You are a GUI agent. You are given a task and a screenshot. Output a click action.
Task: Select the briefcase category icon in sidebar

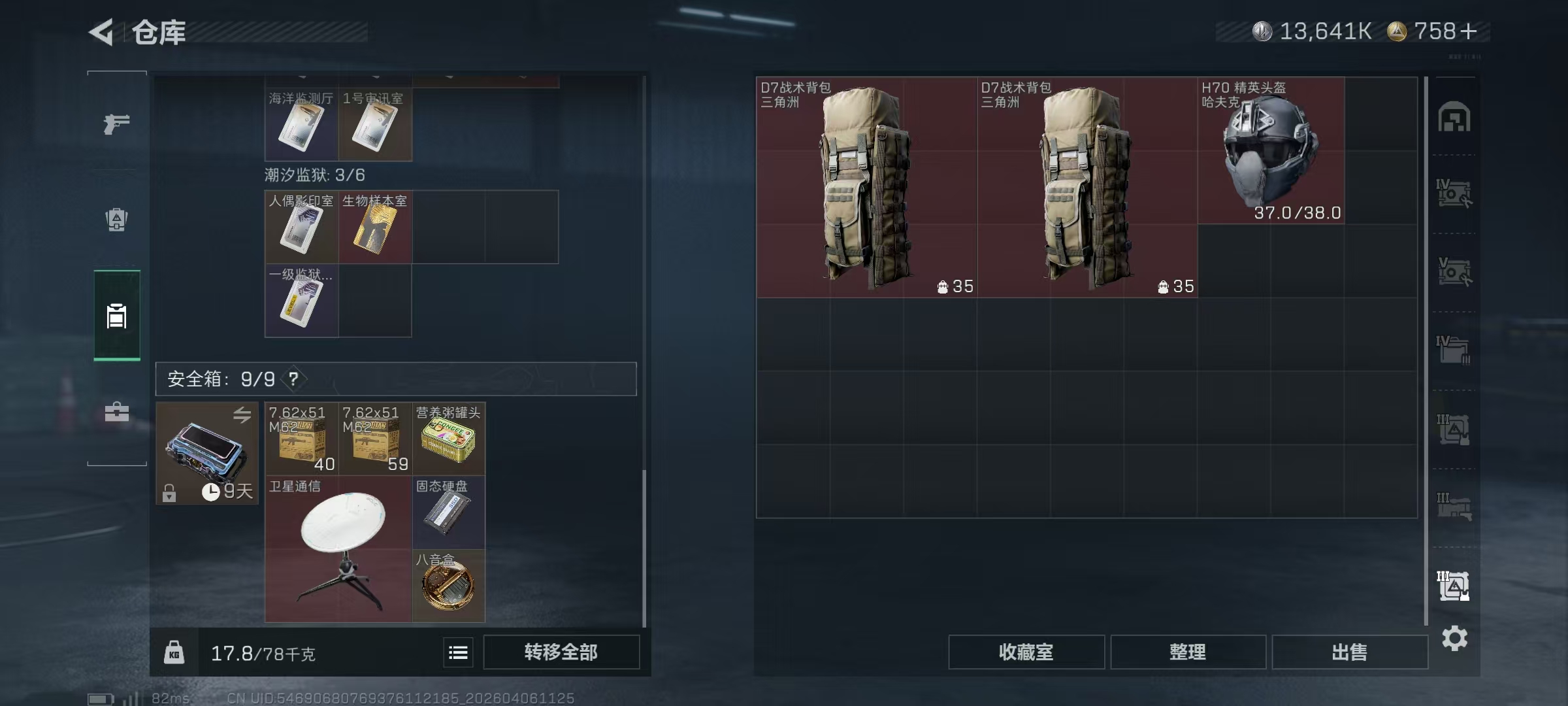[x=116, y=412]
